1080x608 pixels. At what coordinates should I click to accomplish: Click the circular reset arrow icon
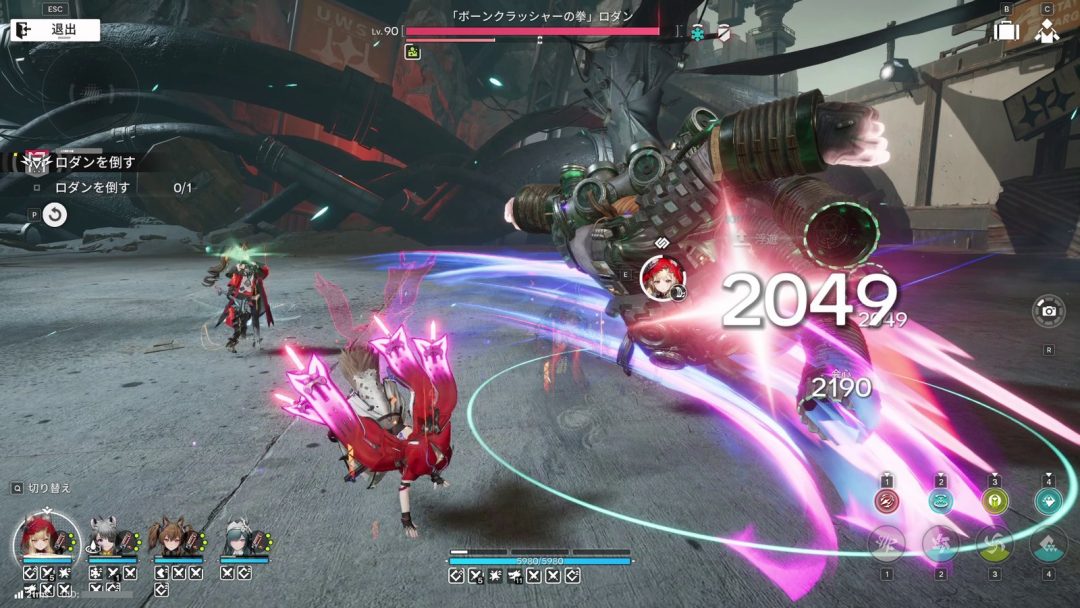56,214
